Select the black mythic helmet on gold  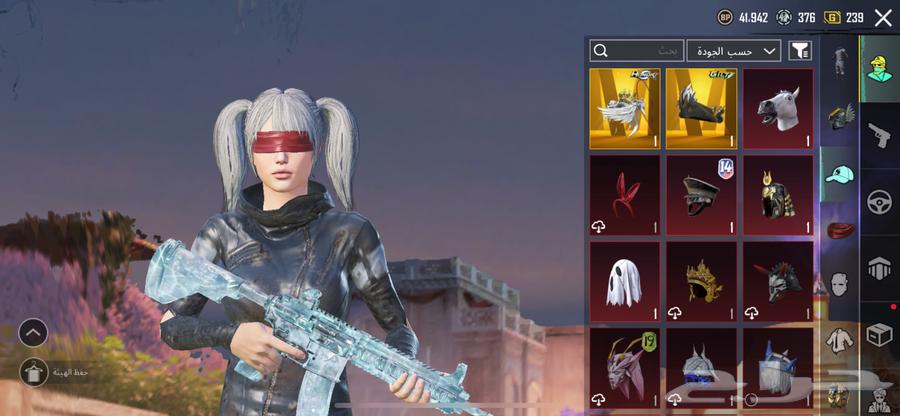pyautogui.click(x=701, y=108)
